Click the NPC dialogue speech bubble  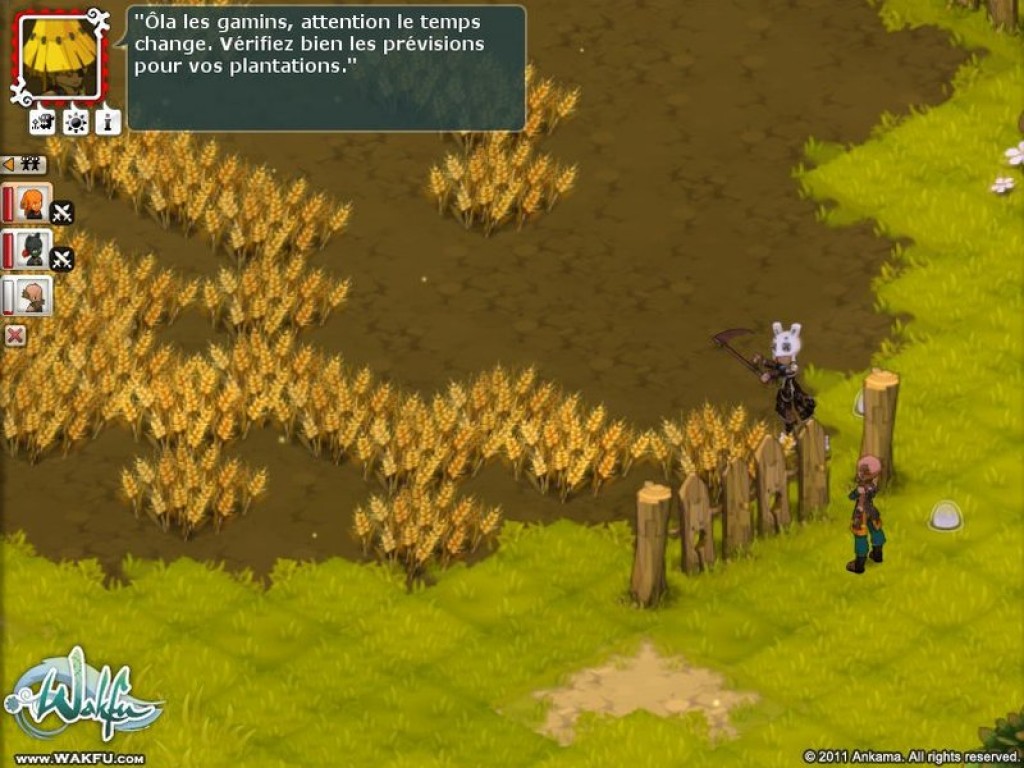click(326, 68)
